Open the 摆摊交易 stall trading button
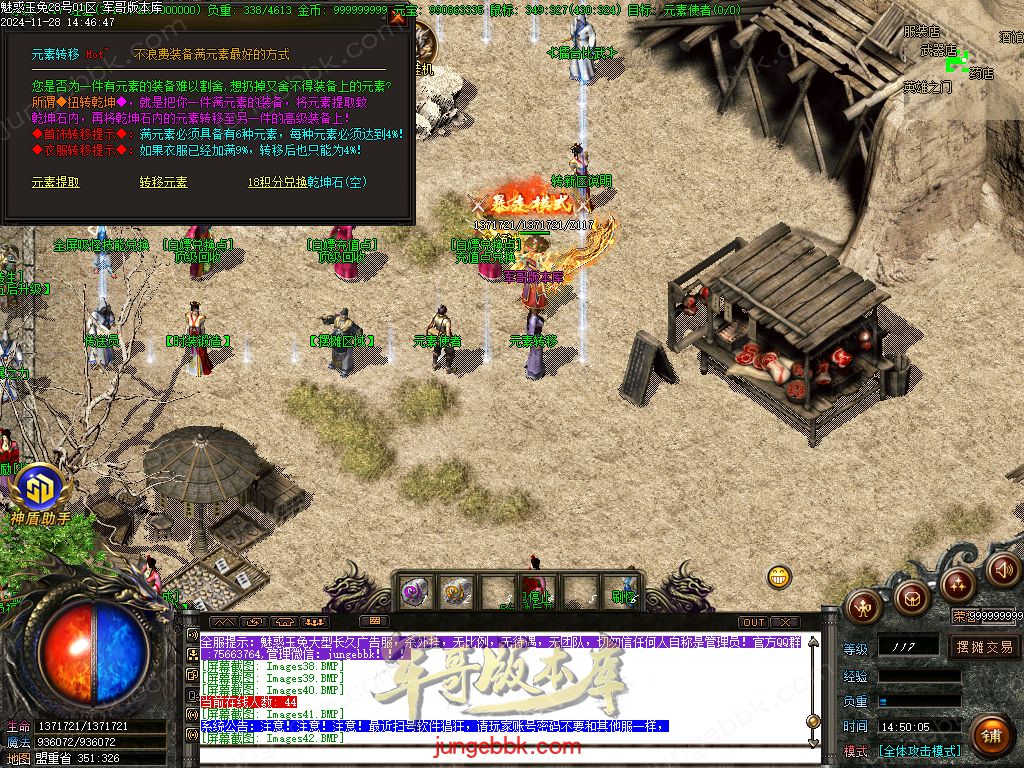Screen dimensions: 1024x768 pos(984,647)
